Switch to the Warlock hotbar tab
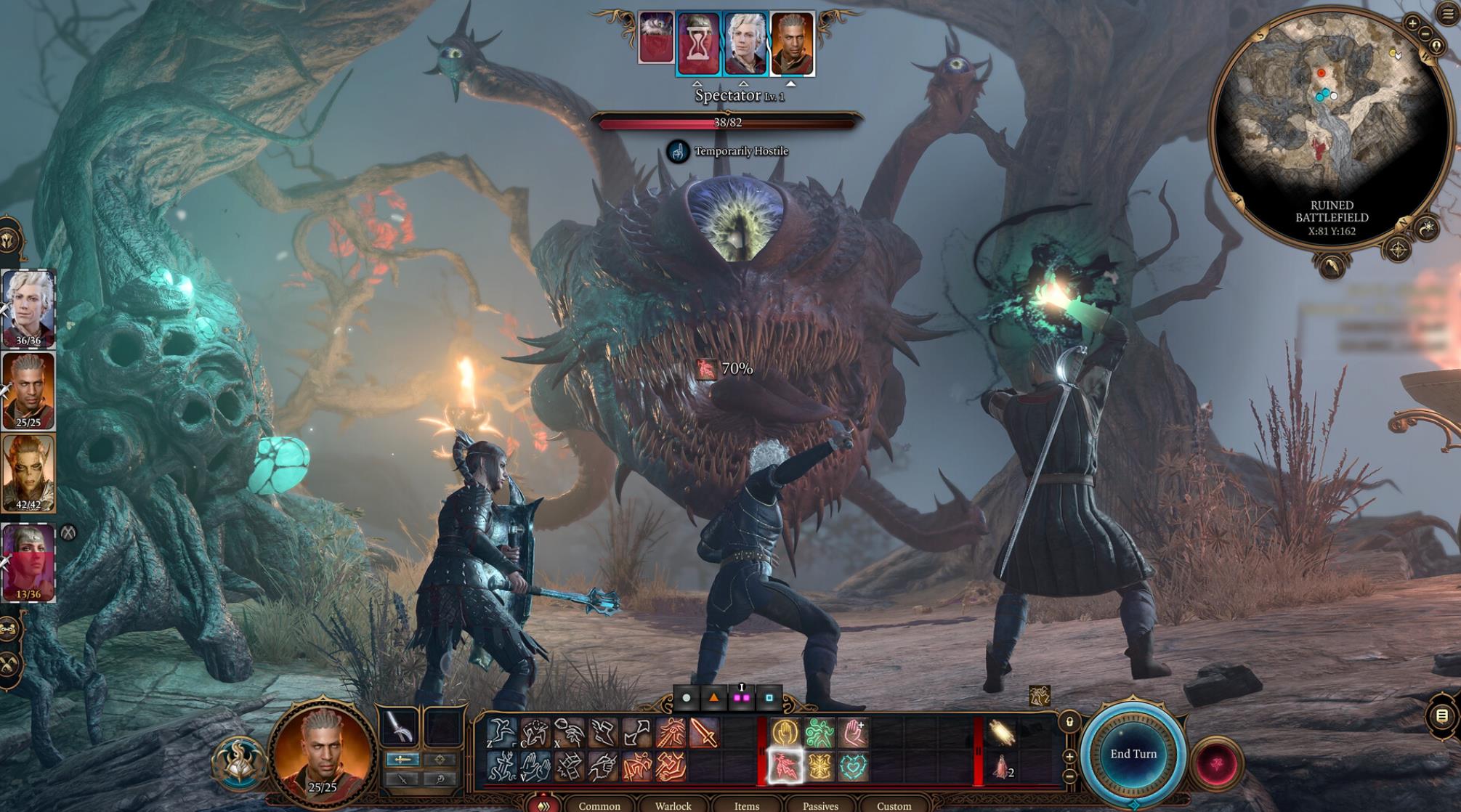This screenshot has height=812, width=1461. coord(673,805)
